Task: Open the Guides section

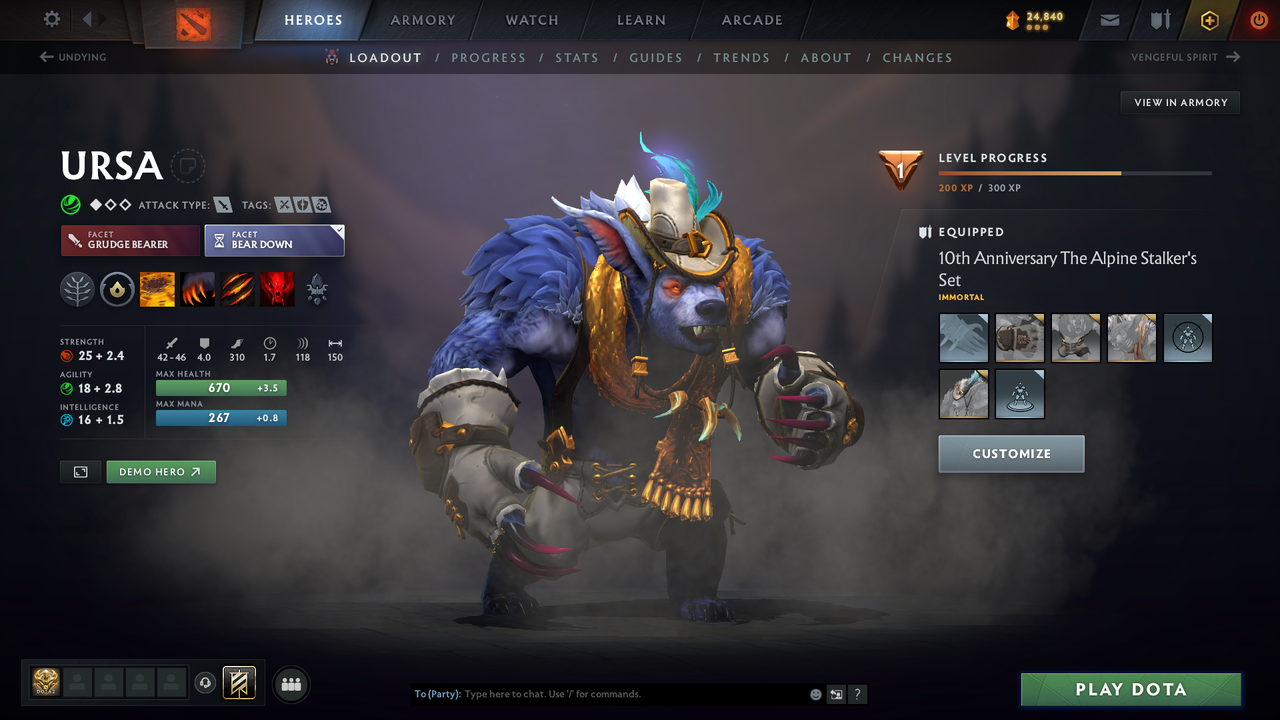Action: point(656,57)
